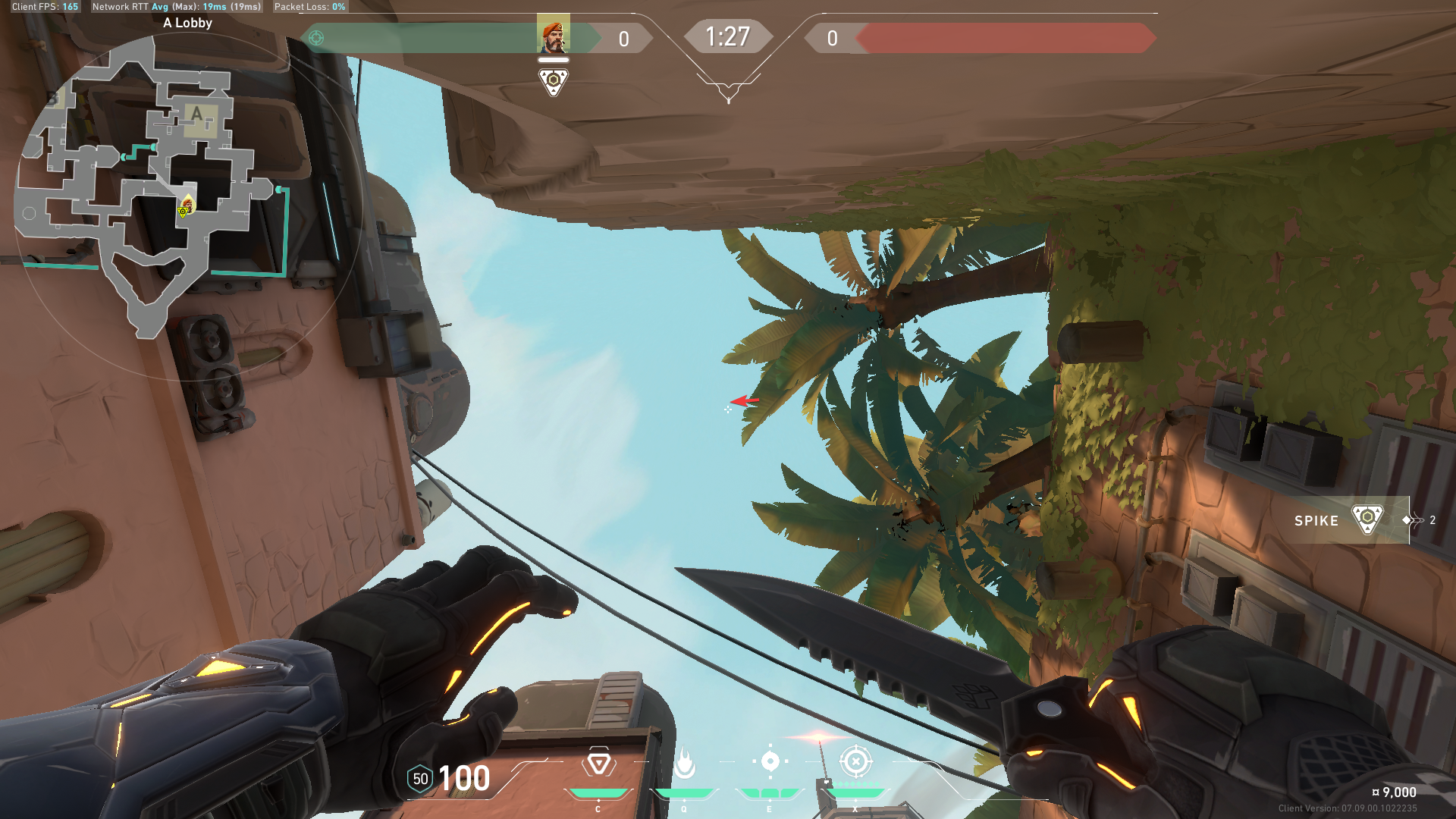The height and width of the screenshot is (819, 1456).
Task: Trigger the Orbital Strike ultimate icon
Action: (855, 761)
